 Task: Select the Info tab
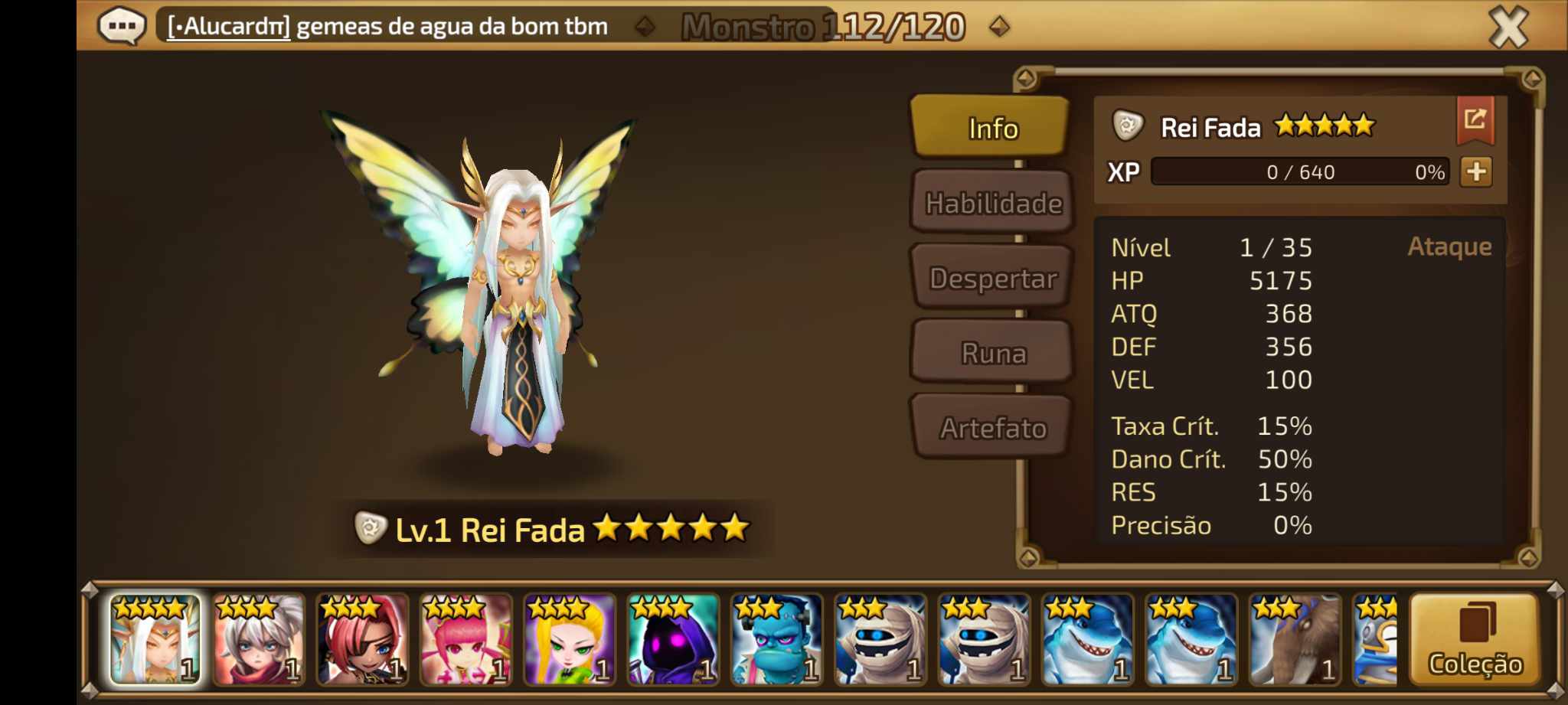pos(993,128)
